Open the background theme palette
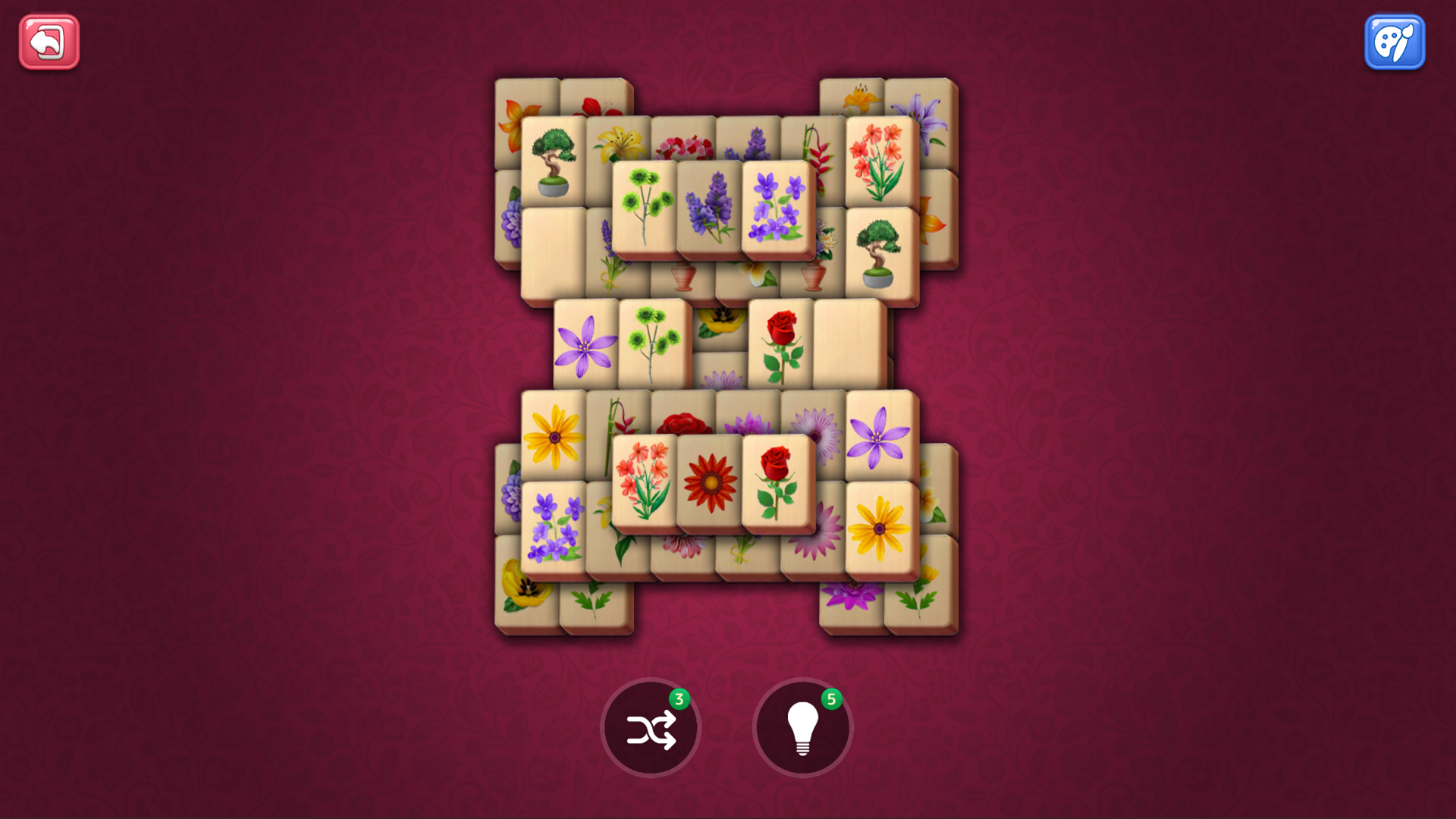Image resolution: width=1456 pixels, height=819 pixels. [1395, 43]
